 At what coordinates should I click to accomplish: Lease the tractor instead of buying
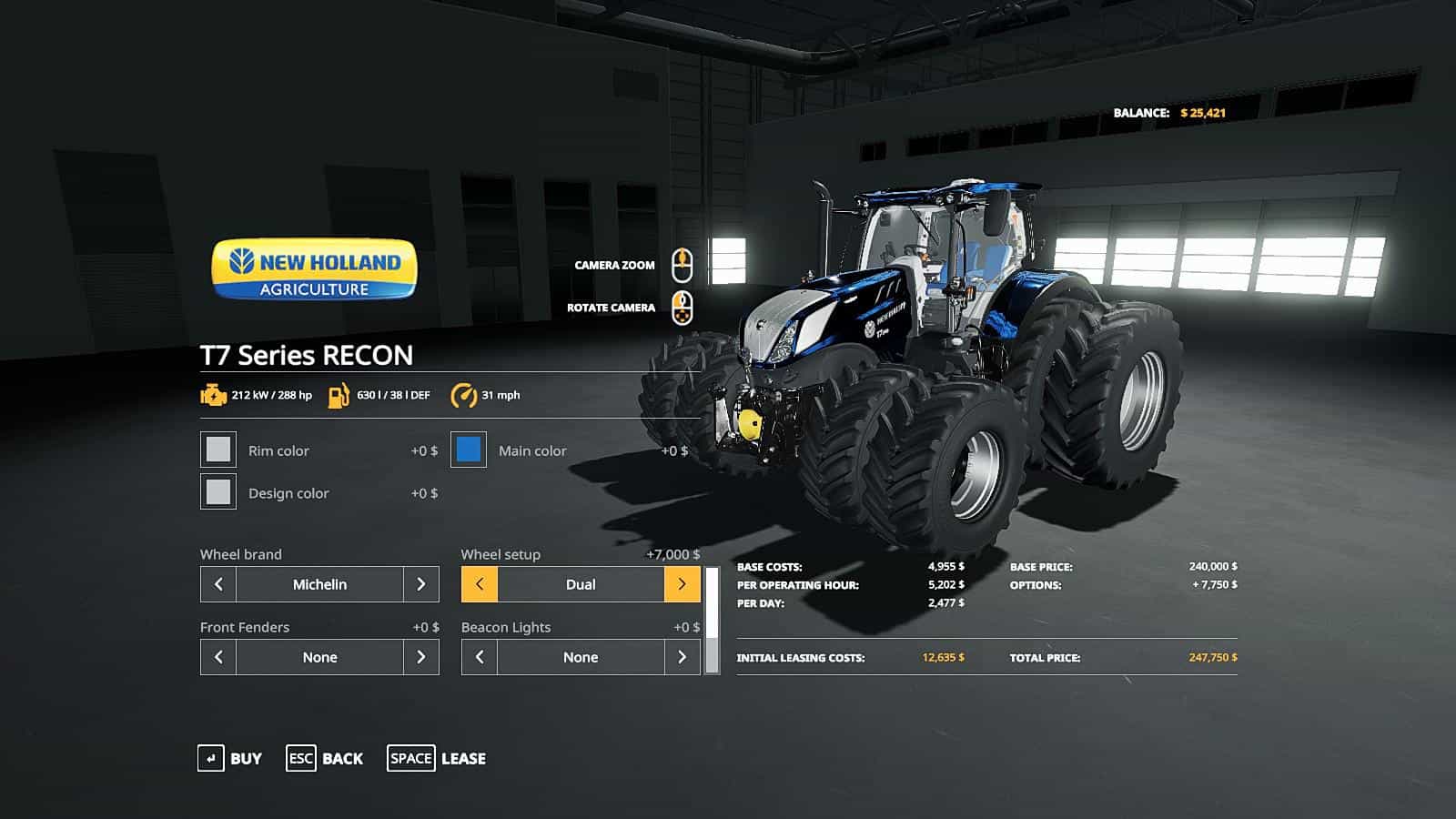pyautogui.click(x=437, y=758)
